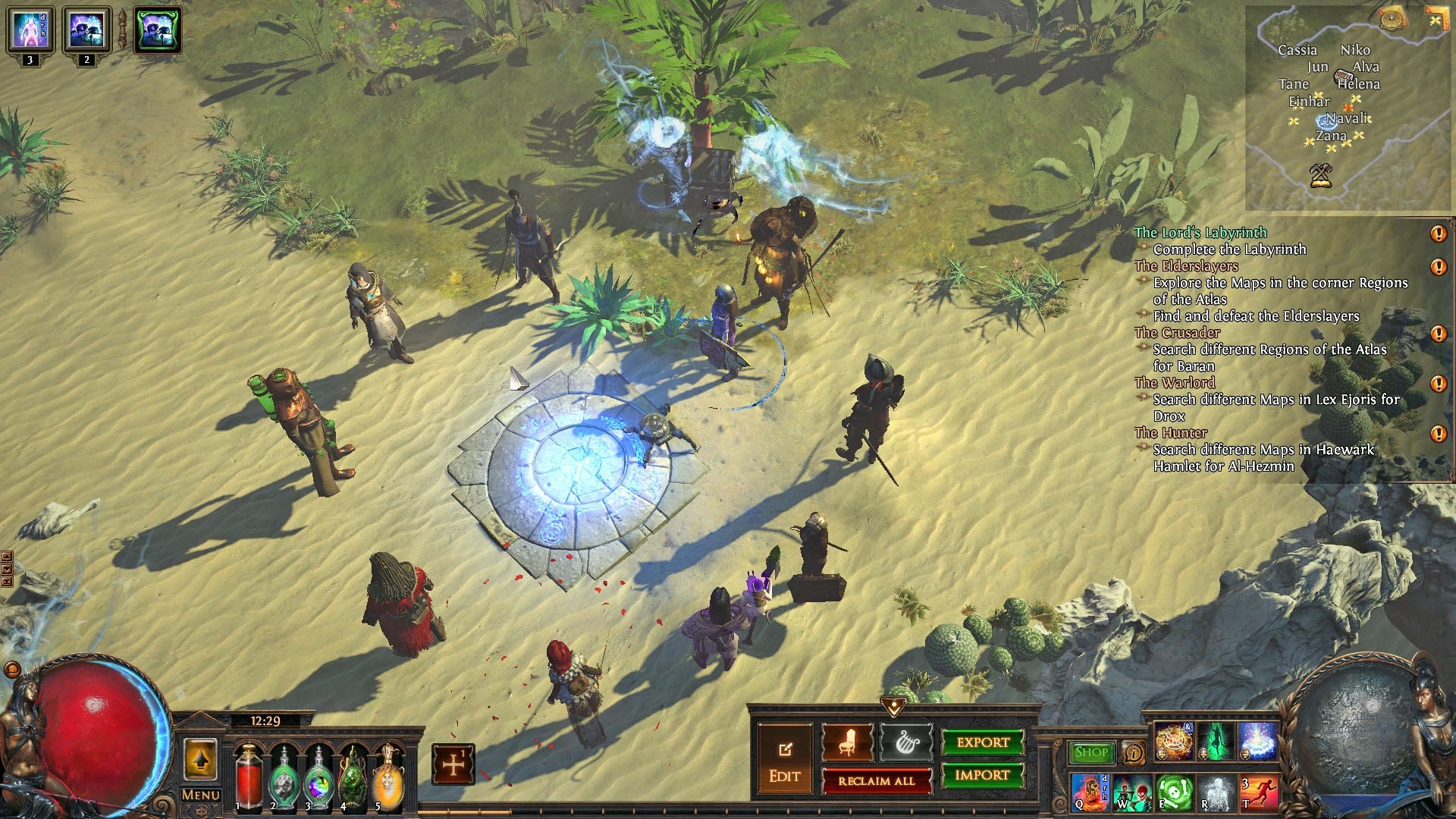Cast Desecrate from the E skill slot
Screen dimensions: 1456x819
tap(1175, 795)
